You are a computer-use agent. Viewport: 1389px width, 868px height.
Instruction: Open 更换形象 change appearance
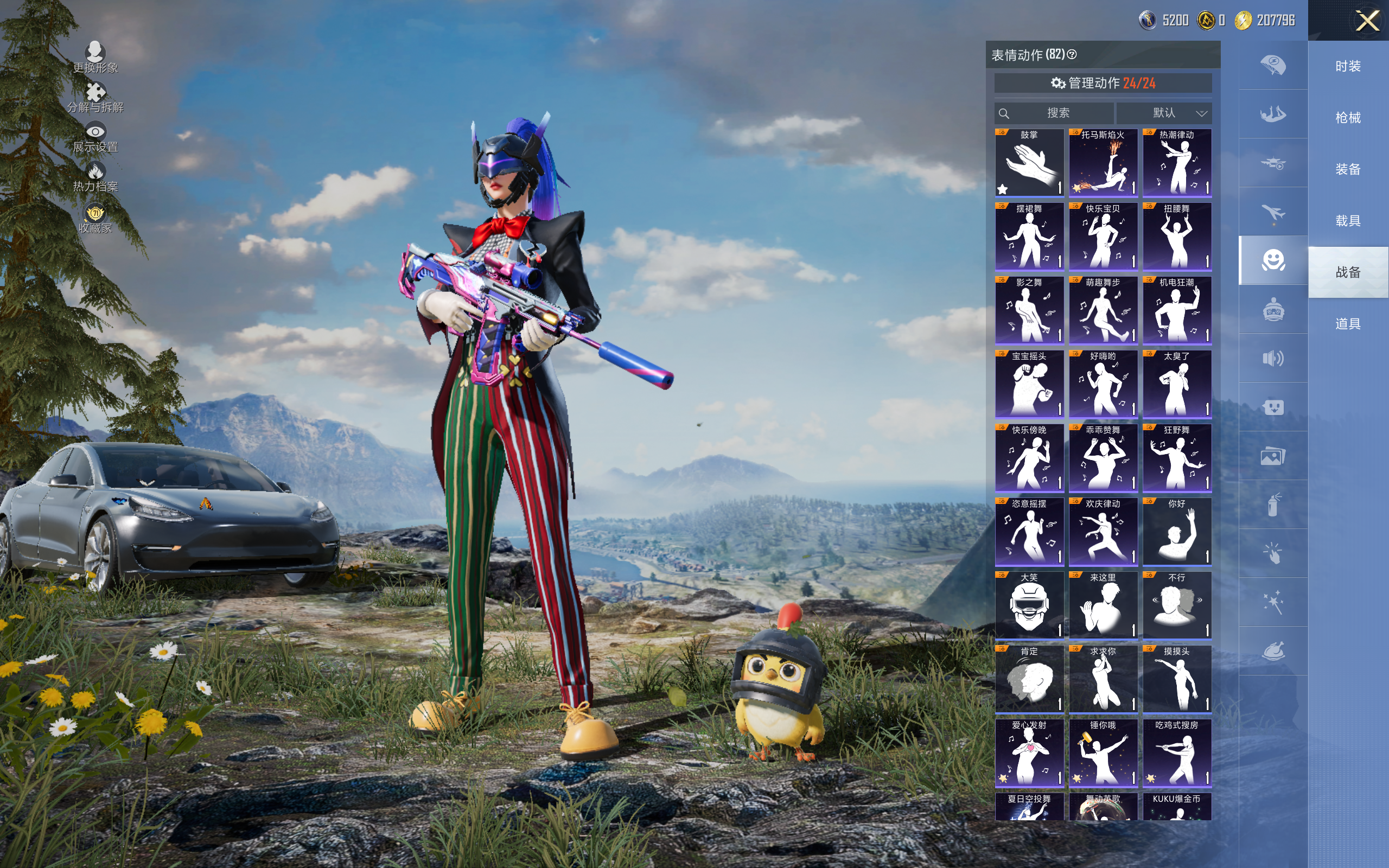coord(95,58)
